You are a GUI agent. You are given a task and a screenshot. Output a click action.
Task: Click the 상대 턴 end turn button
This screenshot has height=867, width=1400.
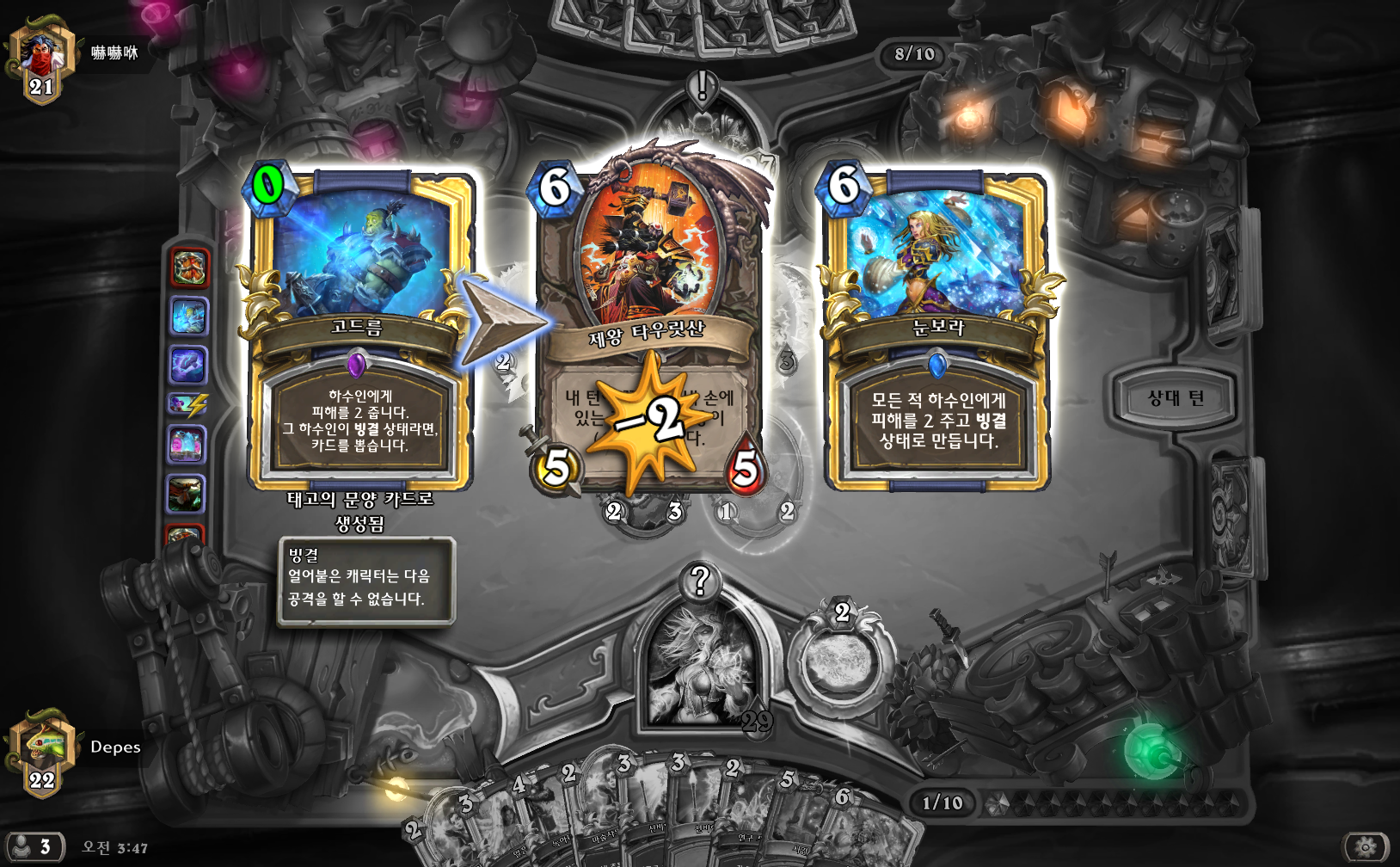[x=1175, y=398]
